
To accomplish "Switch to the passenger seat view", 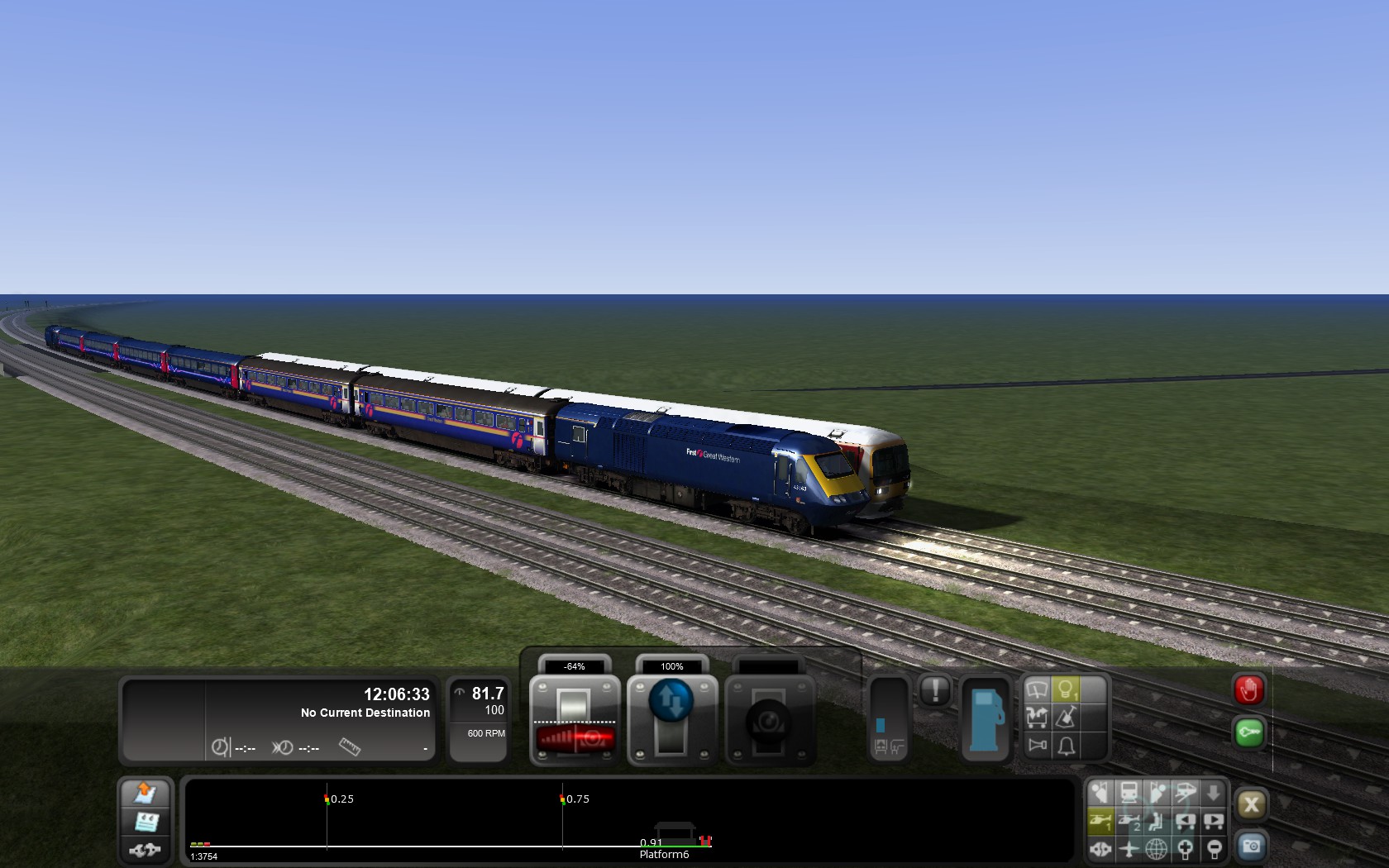I will click(x=1157, y=821).
